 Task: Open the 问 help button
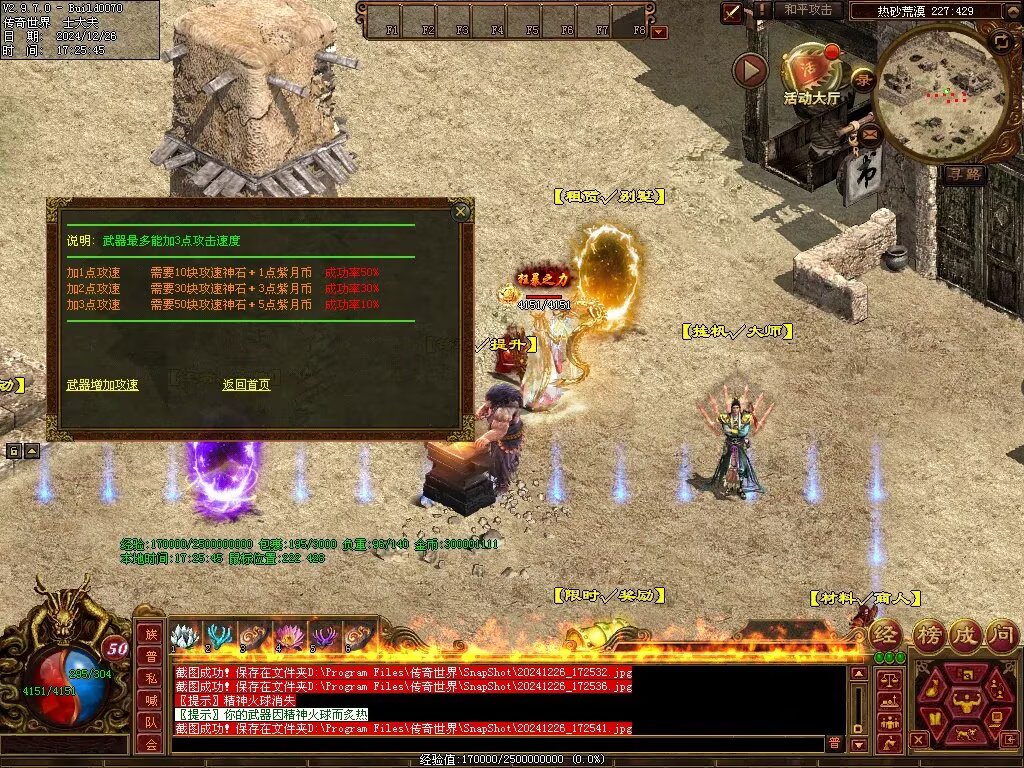[x=1002, y=634]
